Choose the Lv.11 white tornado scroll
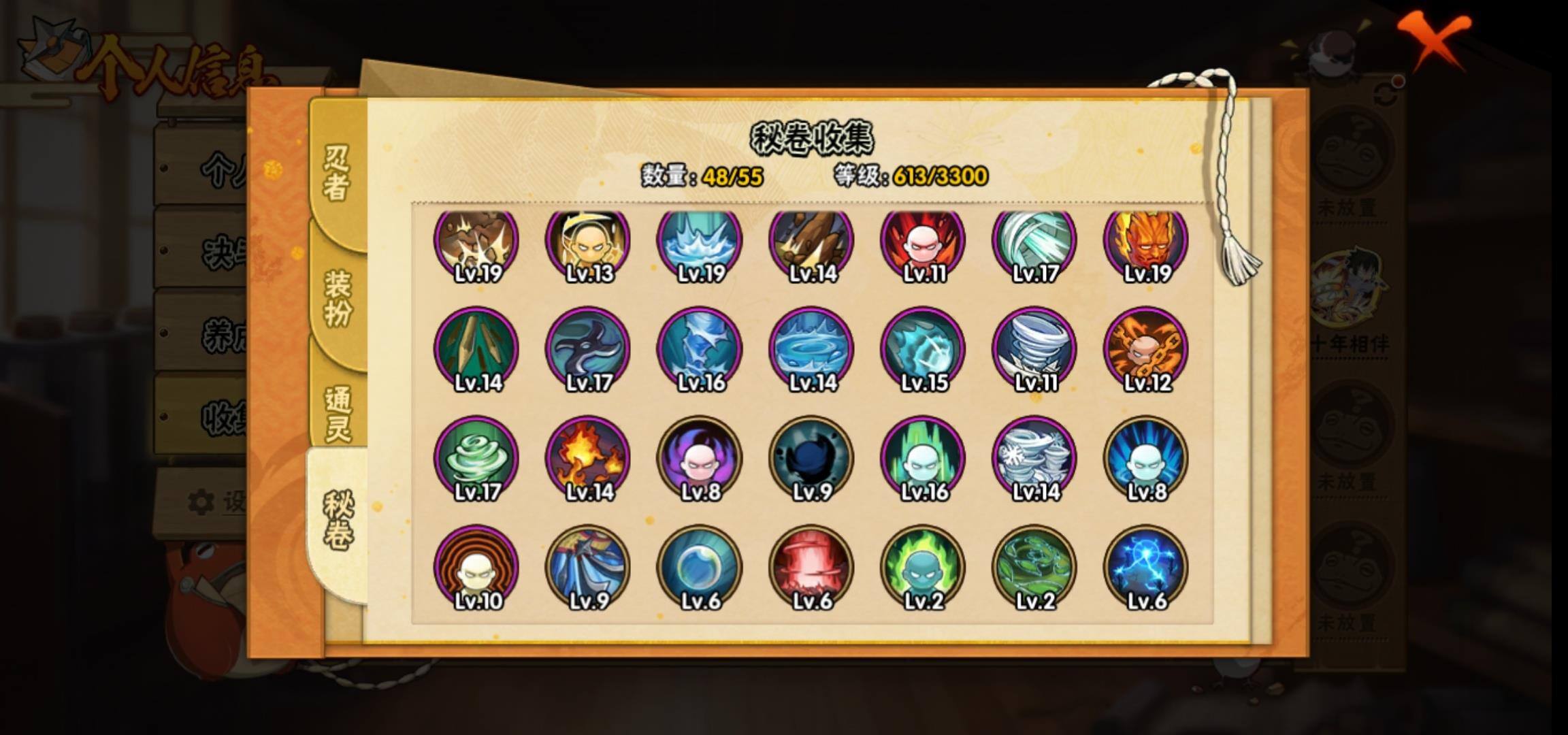The height and width of the screenshot is (735, 1568). point(1034,348)
